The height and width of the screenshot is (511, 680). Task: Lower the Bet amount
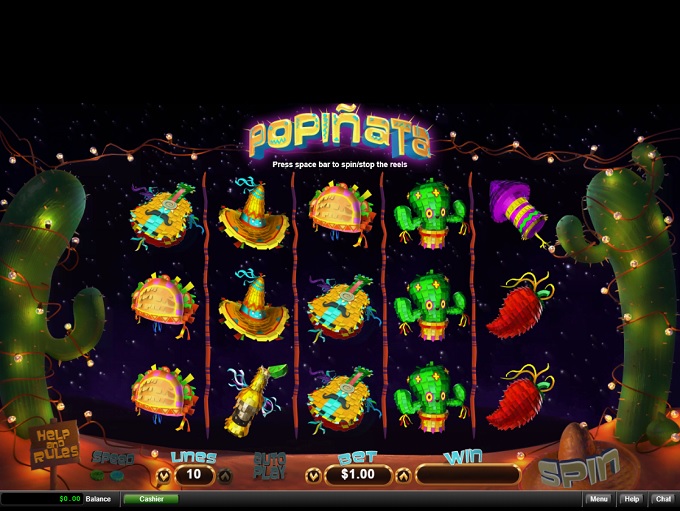pyautogui.click(x=313, y=475)
